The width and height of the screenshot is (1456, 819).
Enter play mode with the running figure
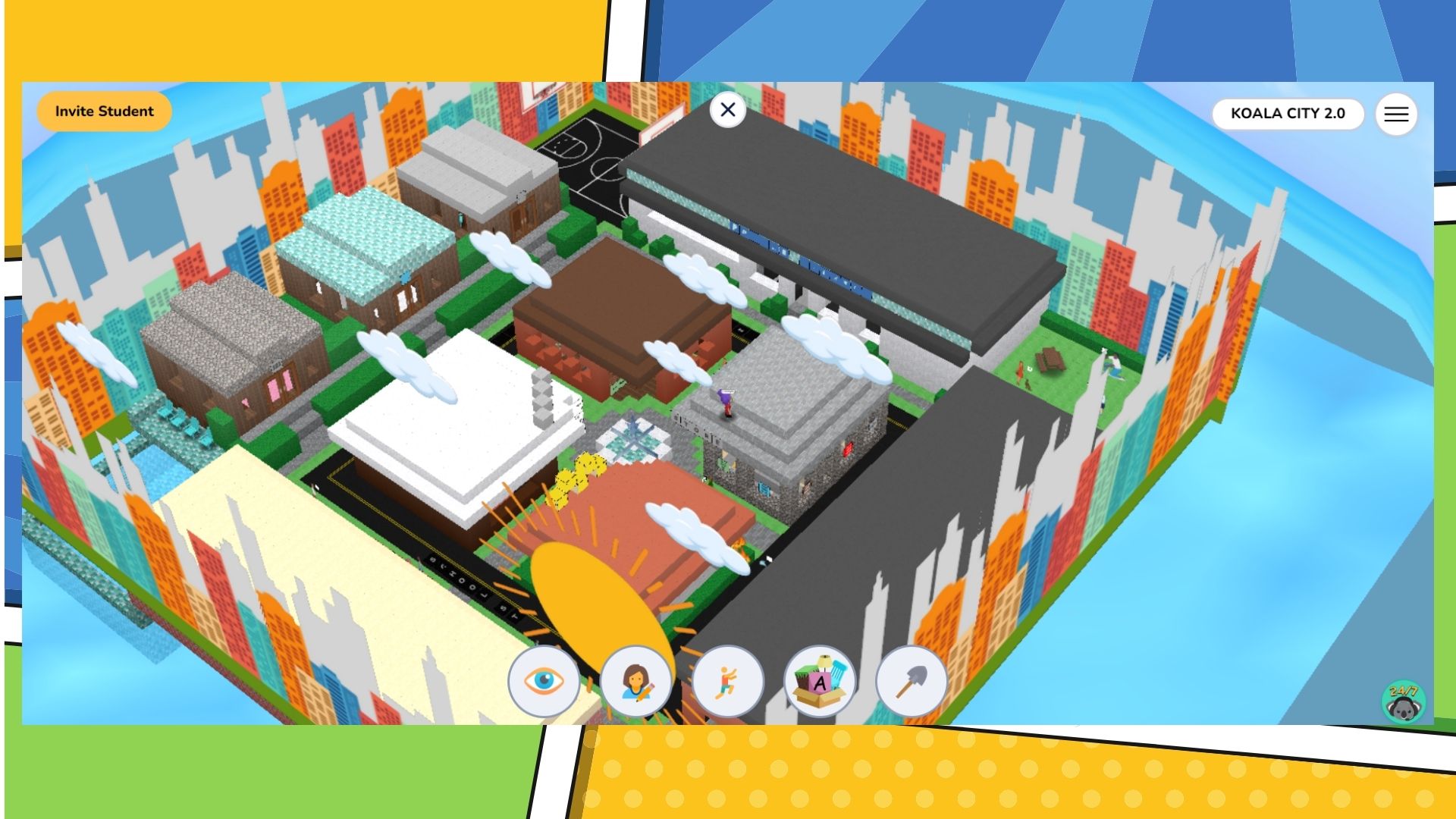pos(726,682)
